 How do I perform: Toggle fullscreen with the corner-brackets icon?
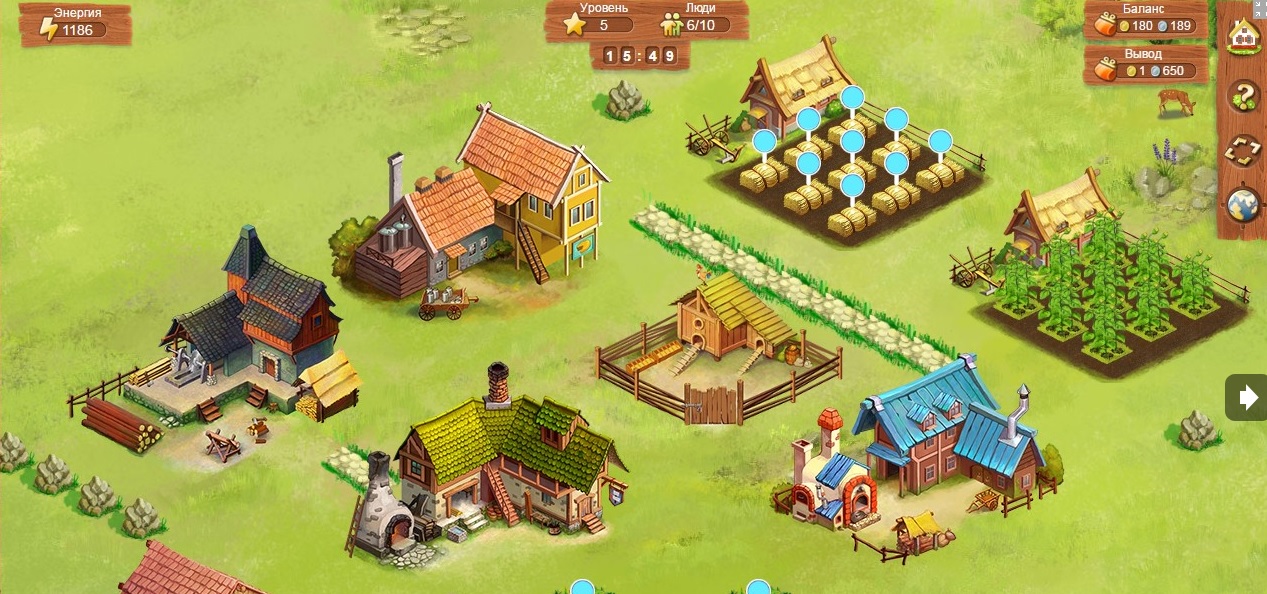point(1244,152)
